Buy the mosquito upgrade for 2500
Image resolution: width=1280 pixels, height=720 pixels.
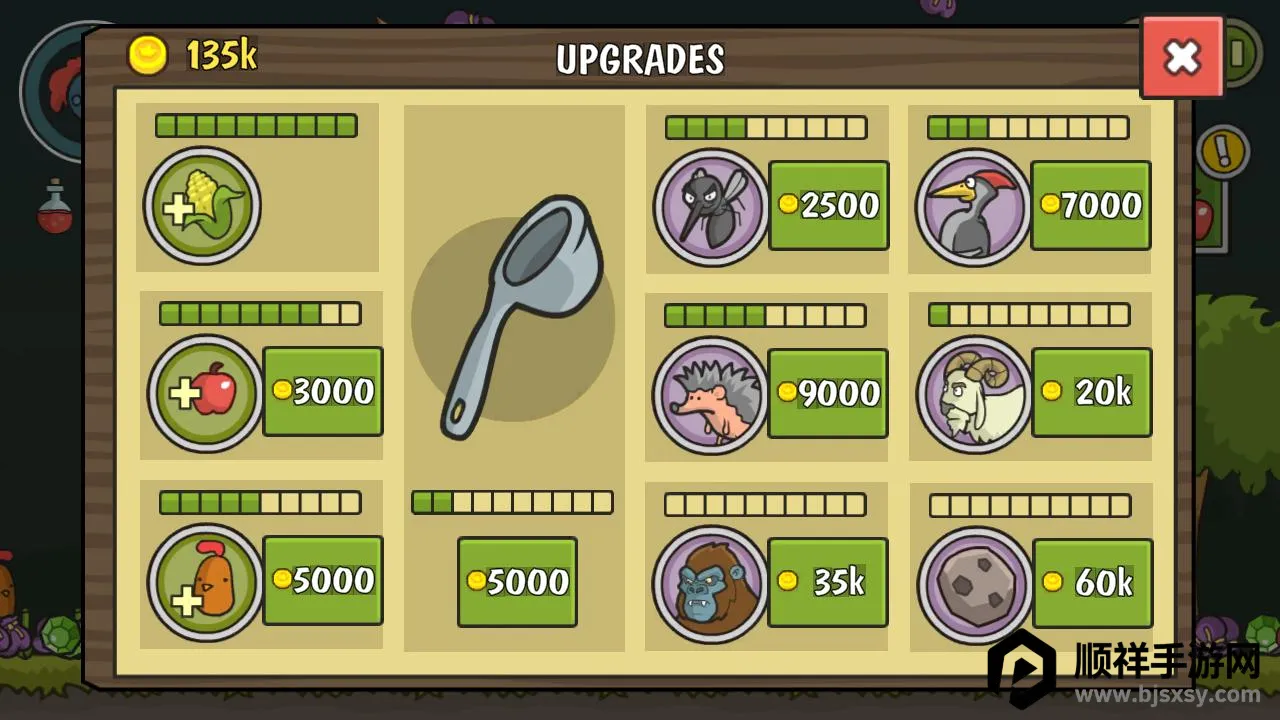click(828, 205)
